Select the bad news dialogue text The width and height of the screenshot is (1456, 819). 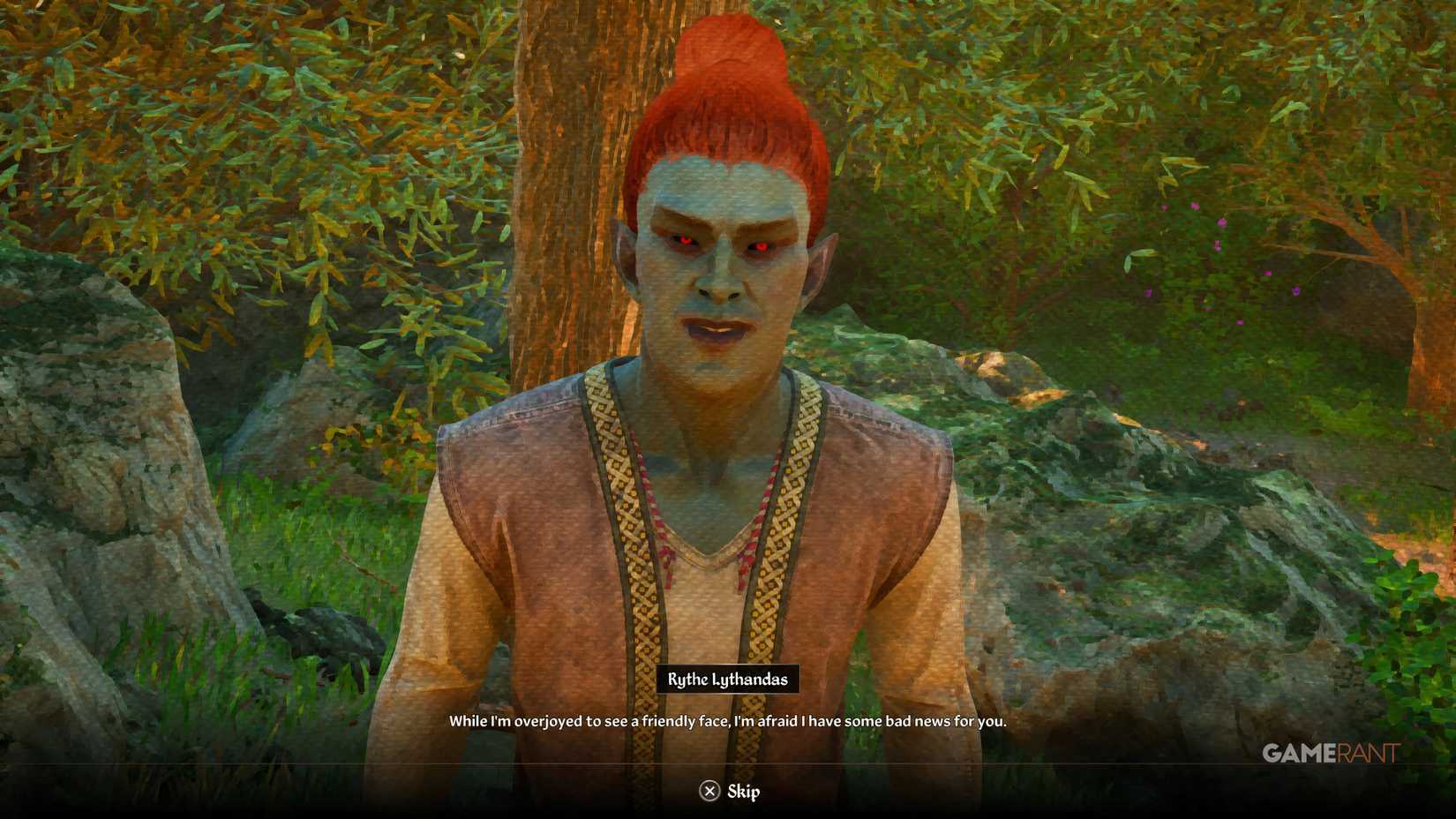728,720
